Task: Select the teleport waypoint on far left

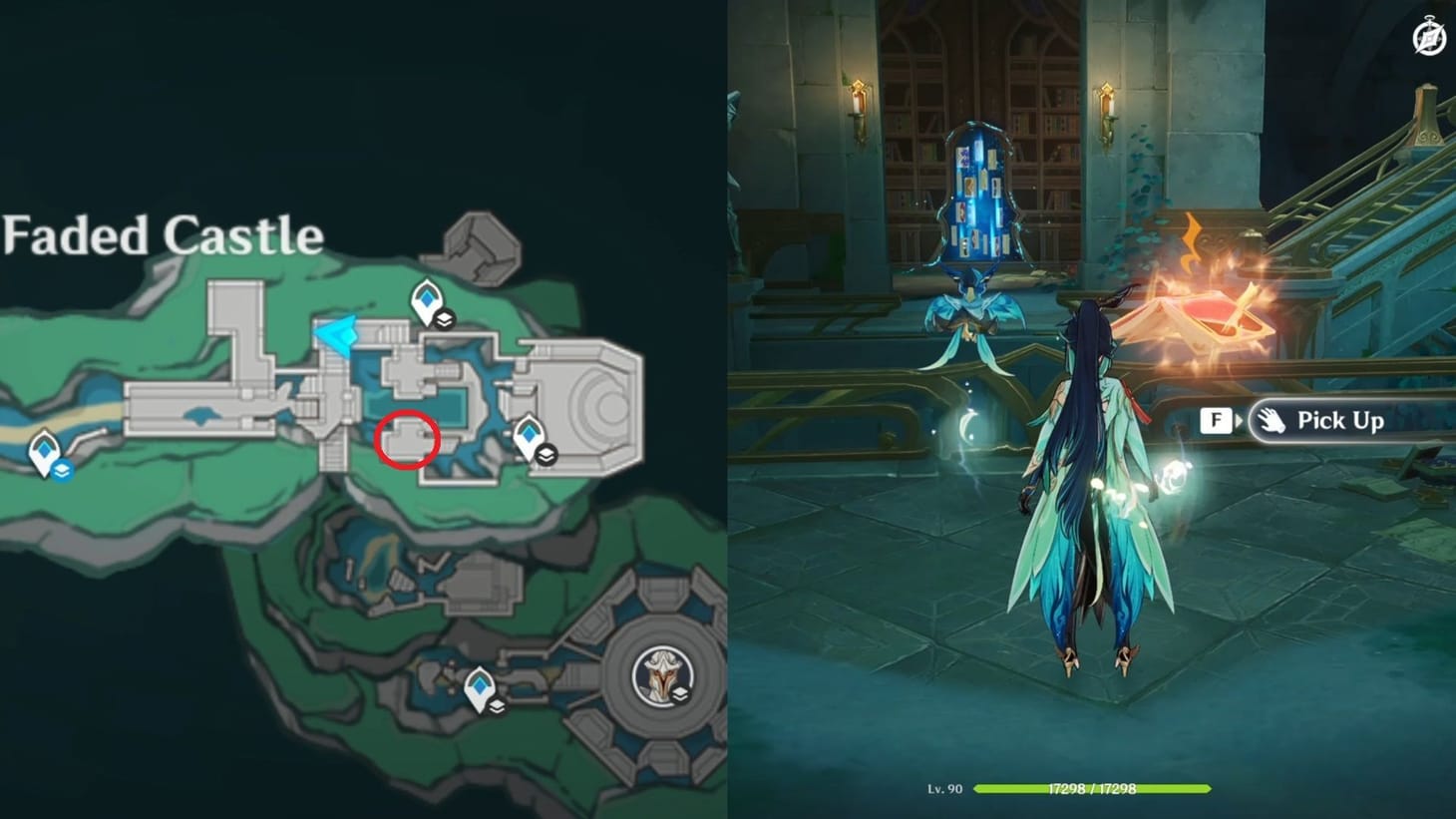Action: (44, 452)
